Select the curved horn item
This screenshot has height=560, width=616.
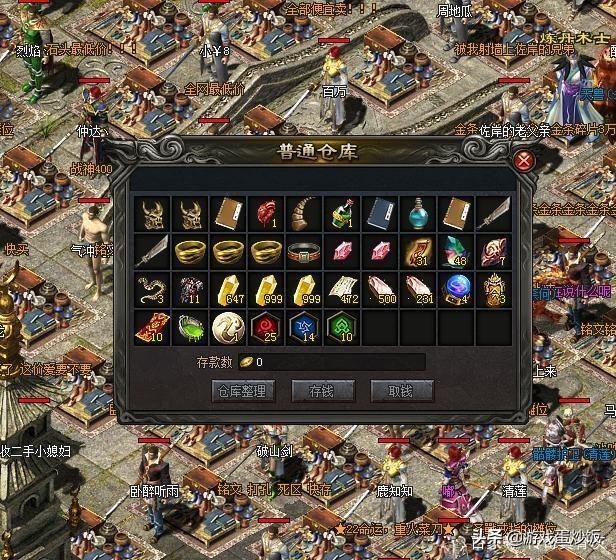click(304, 213)
